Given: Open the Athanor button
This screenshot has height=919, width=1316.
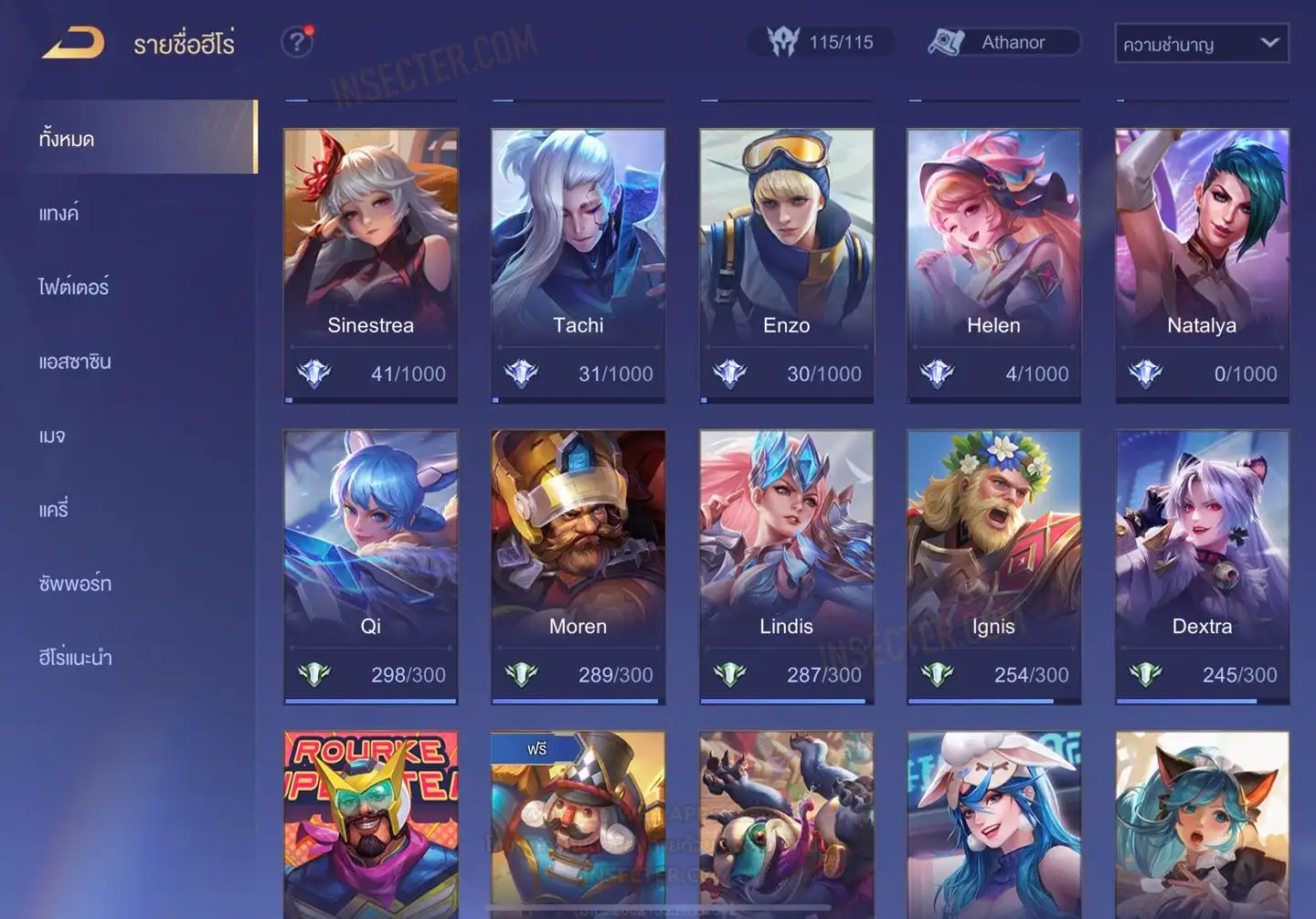Looking at the screenshot, I should (1003, 42).
